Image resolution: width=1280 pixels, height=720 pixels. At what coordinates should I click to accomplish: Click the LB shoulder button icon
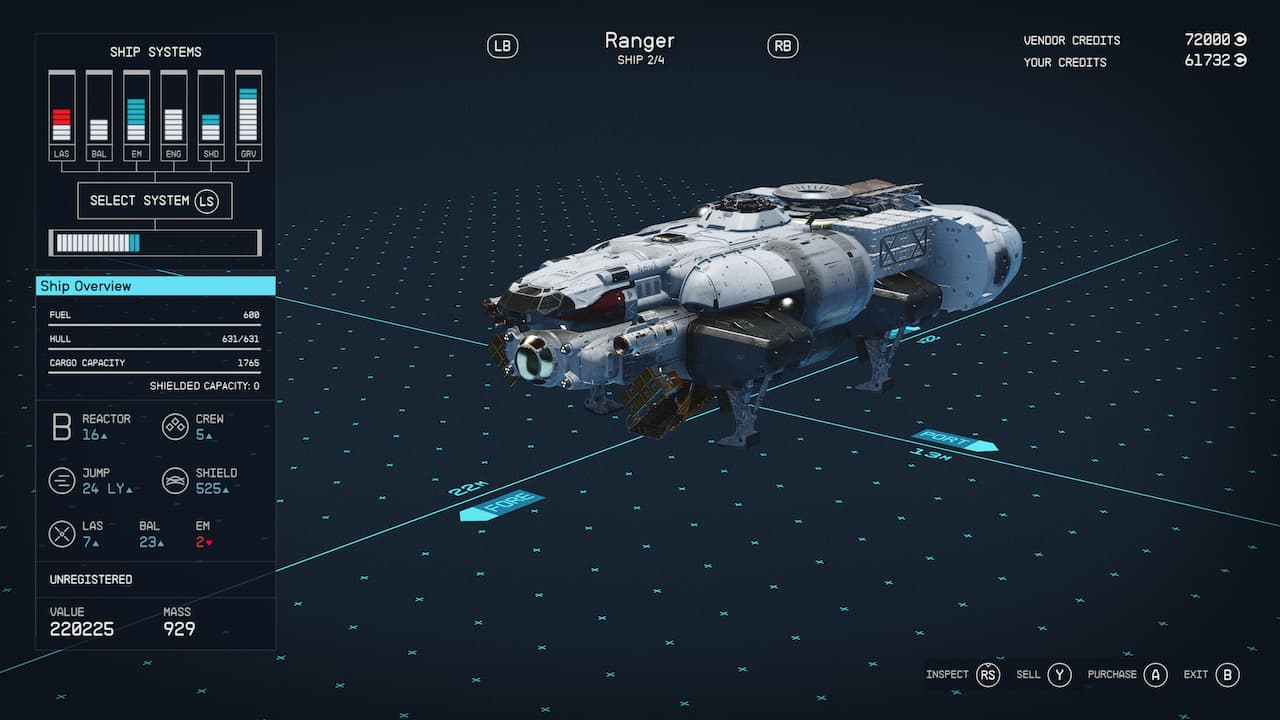click(503, 45)
